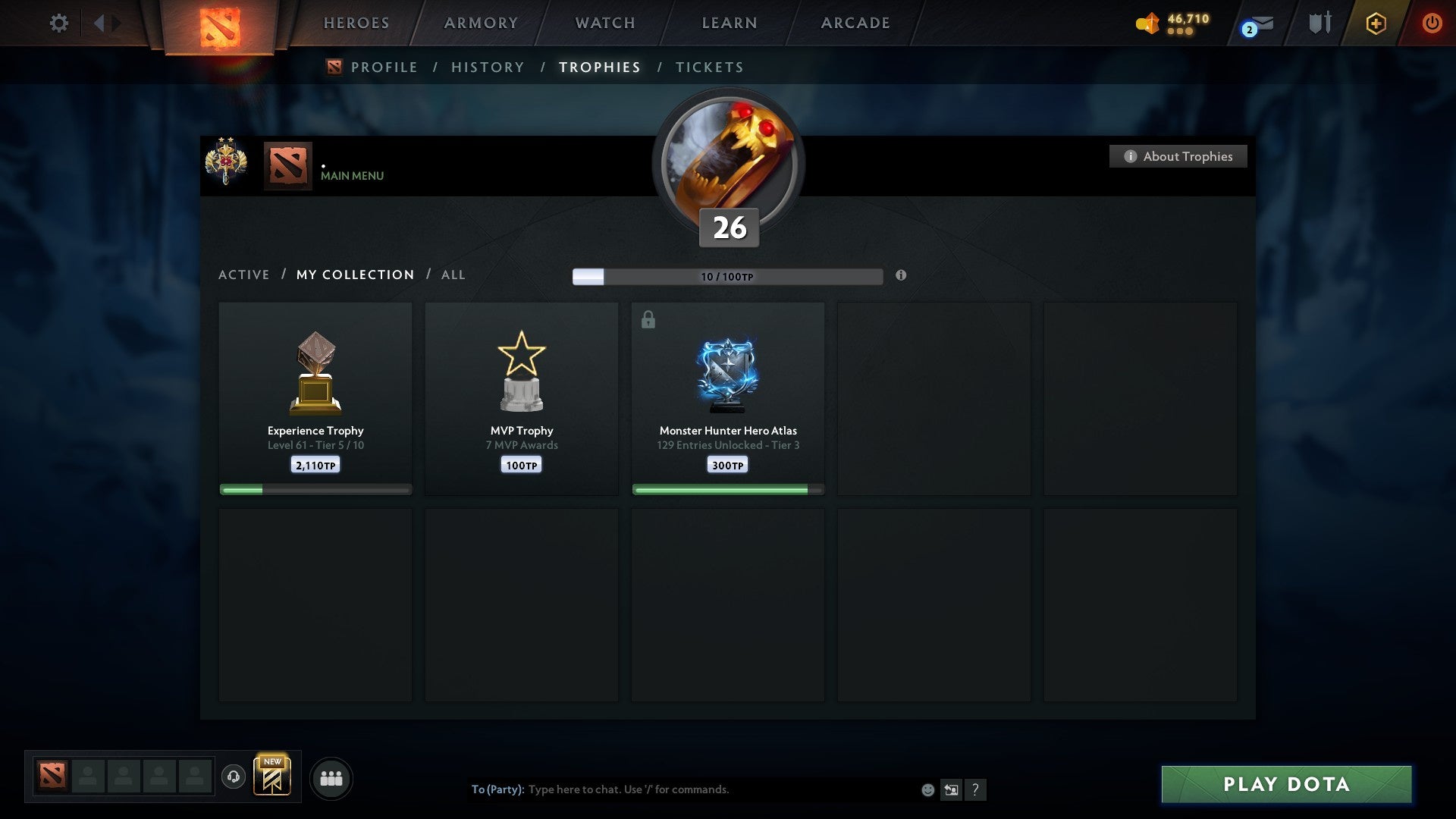Toggle the chat channel selector icon
The height and width of the screenshot is (819, 1456).
pyautogui.click(x=952, y=789)
